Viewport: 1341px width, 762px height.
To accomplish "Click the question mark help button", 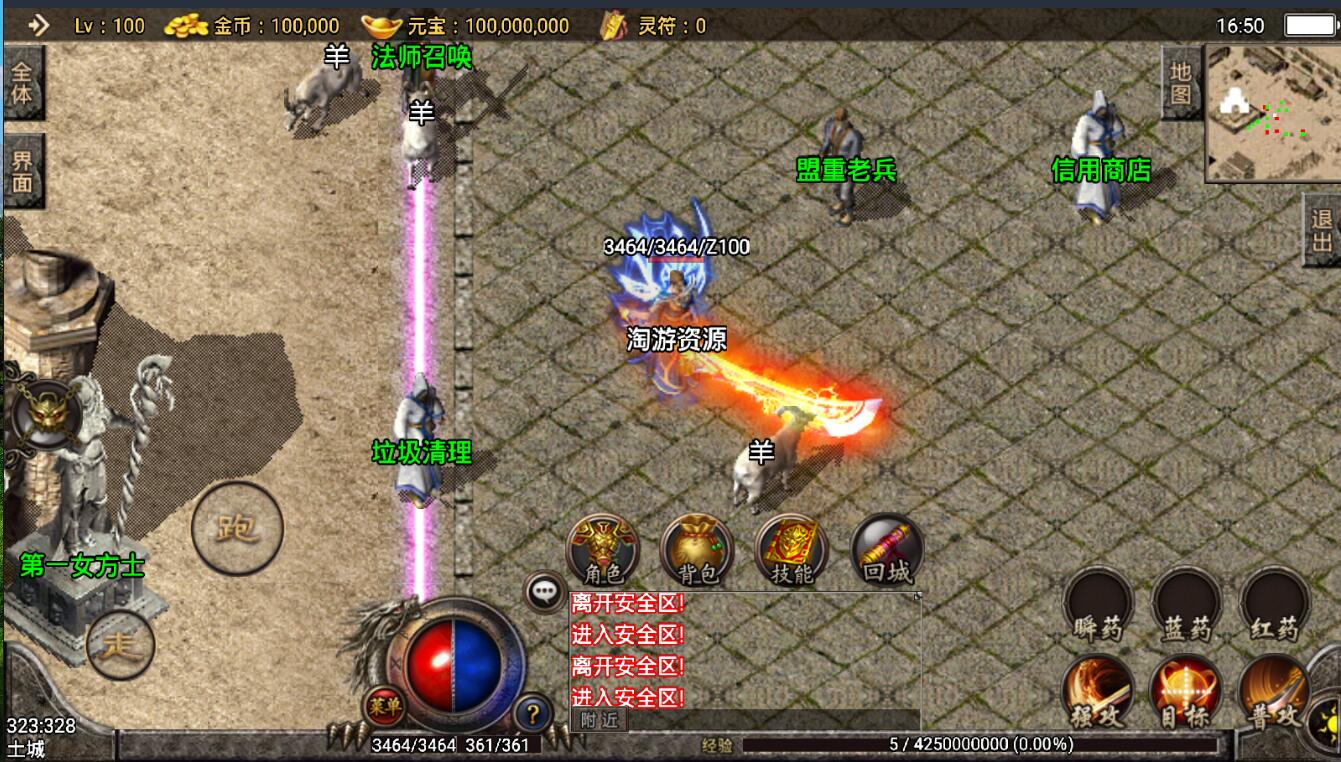I will pyautogui.click(x=533, y=714).
